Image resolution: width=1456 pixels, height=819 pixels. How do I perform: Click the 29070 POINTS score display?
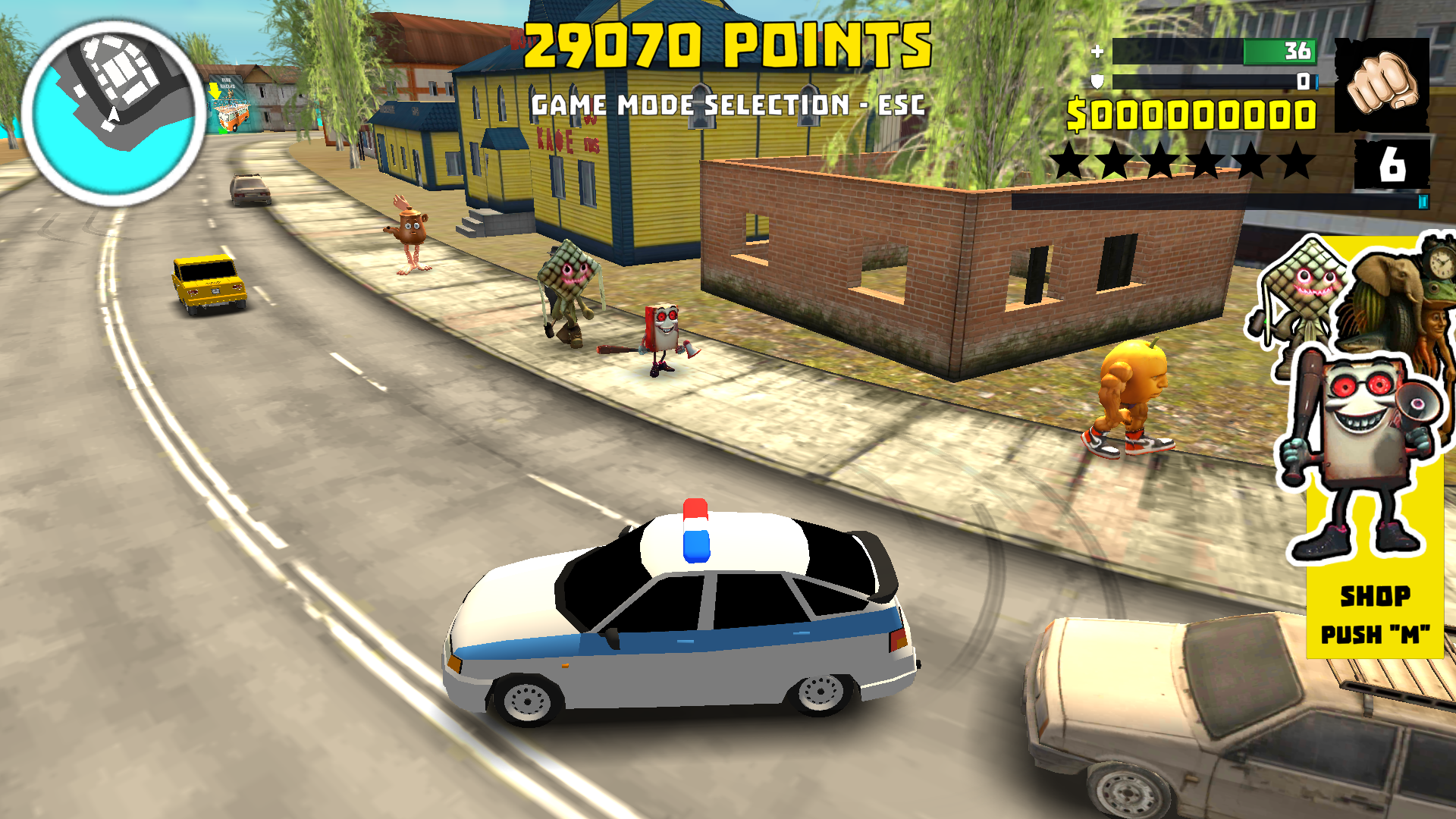tap(724, 45)
